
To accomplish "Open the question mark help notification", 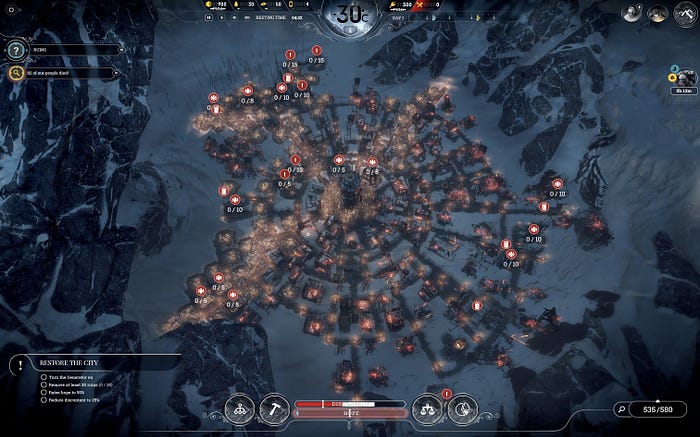I will coord(17,49).
